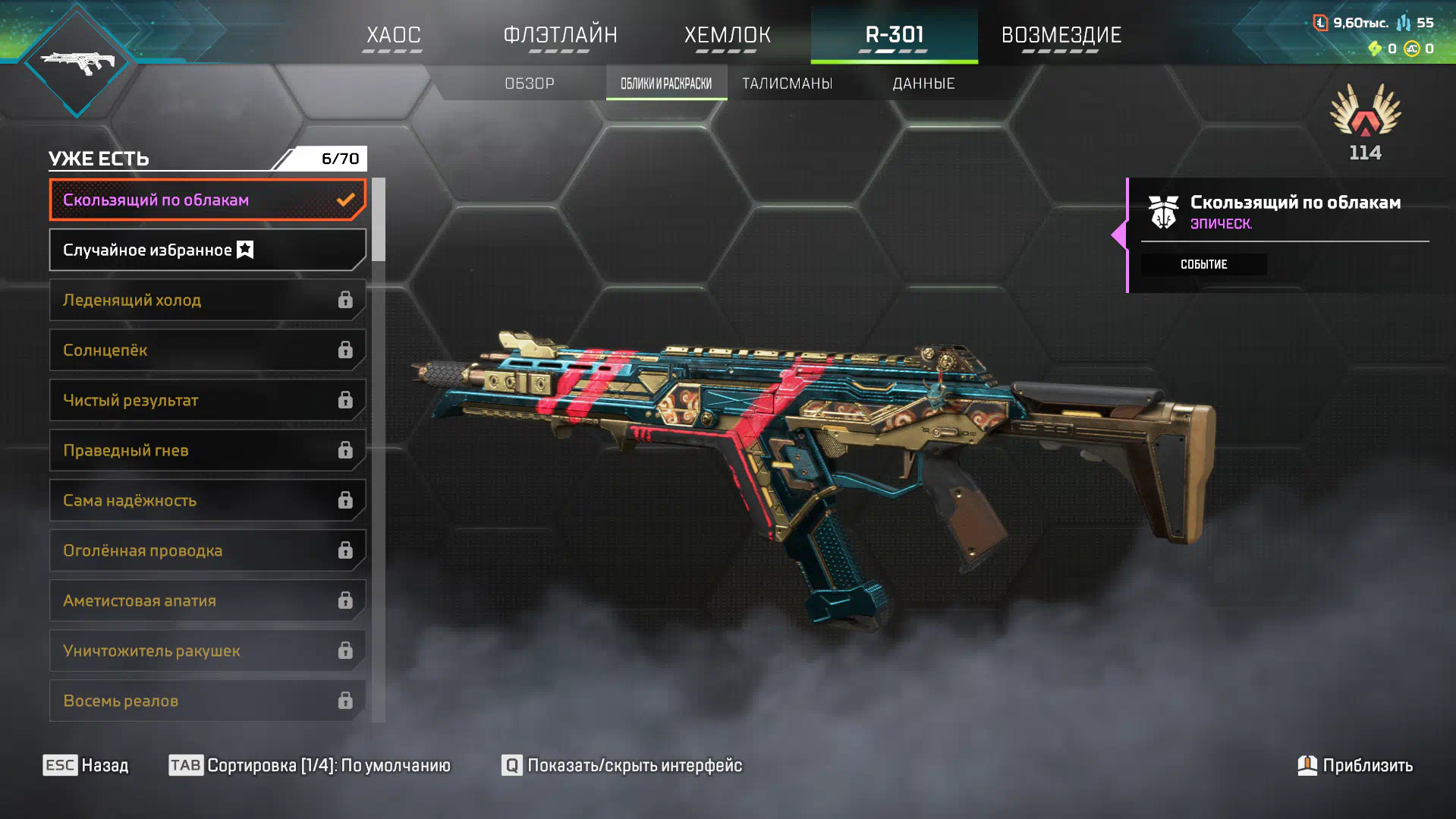Open the ФЛЭТЛАЙН weapon tab
This screenshot has height=819, width=1456.
[560, 35]
